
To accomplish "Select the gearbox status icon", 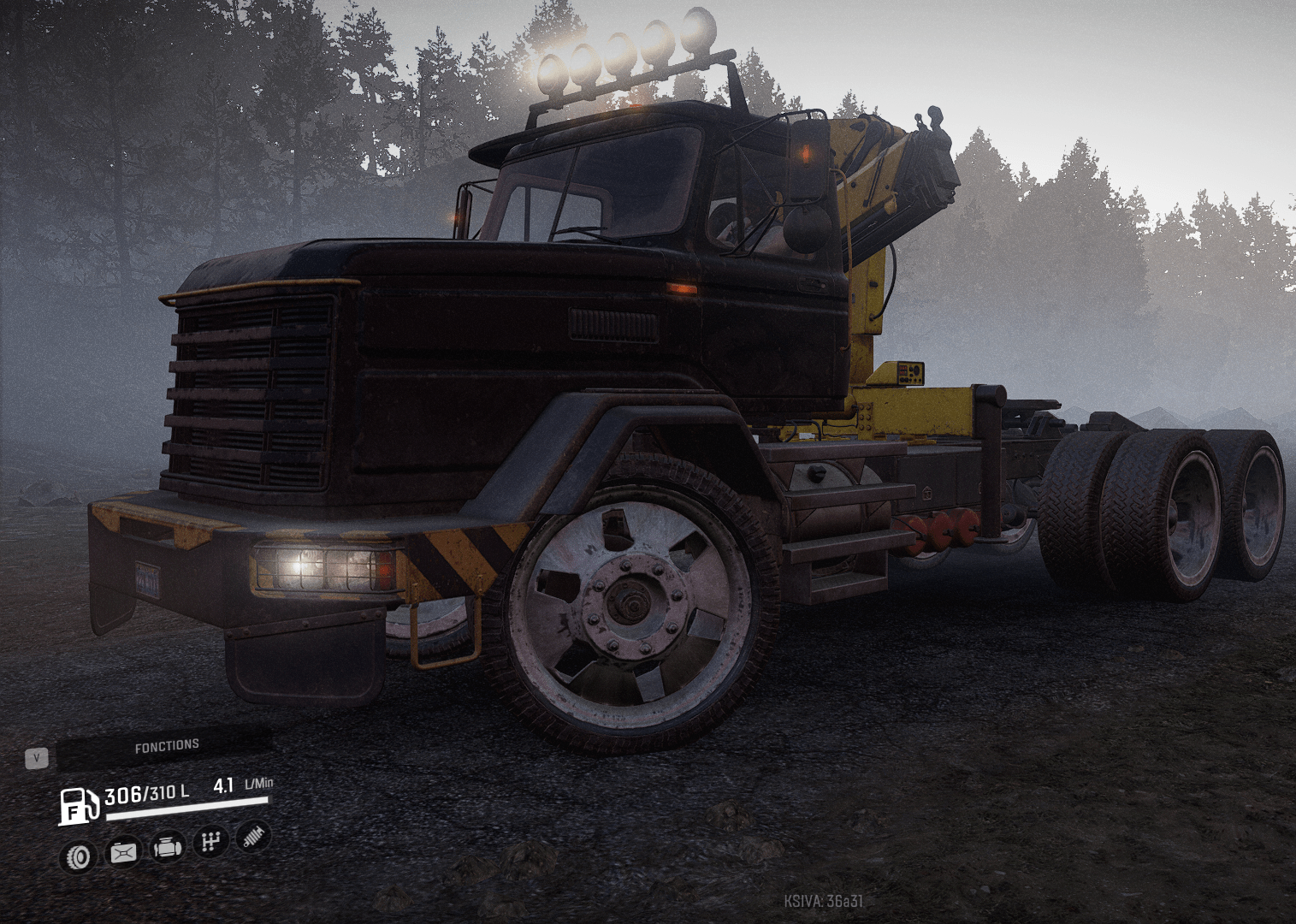I will click(x=210, y=842).
